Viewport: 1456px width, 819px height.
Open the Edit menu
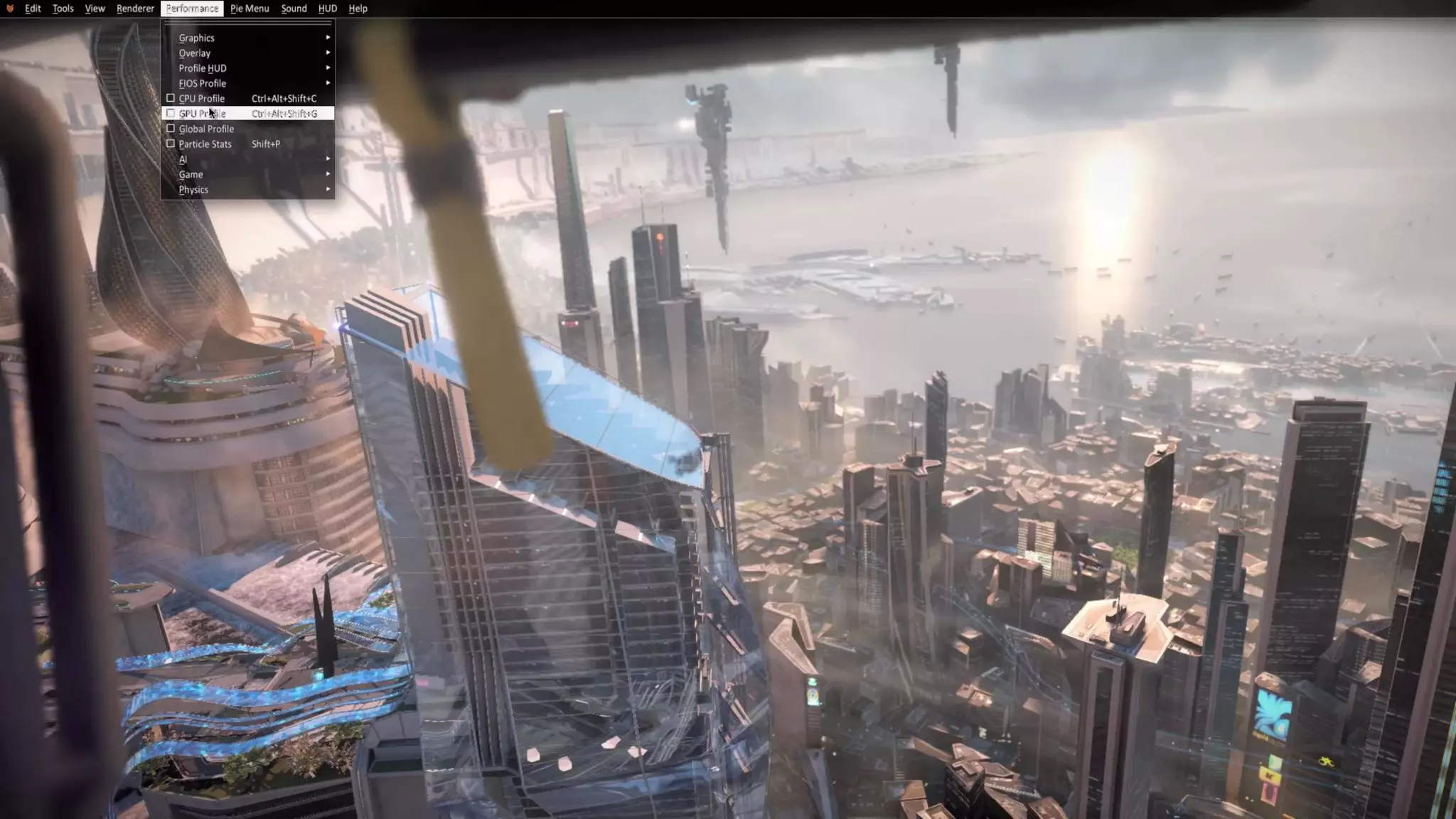point(33,9)
